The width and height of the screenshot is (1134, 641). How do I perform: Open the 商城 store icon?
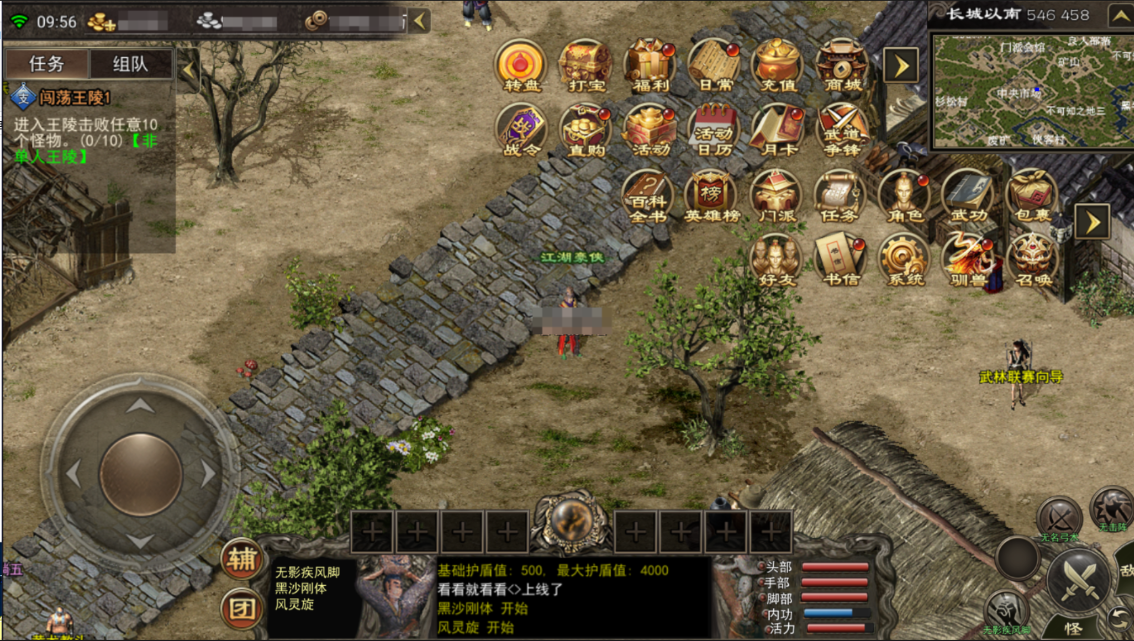tap(841, 66)
